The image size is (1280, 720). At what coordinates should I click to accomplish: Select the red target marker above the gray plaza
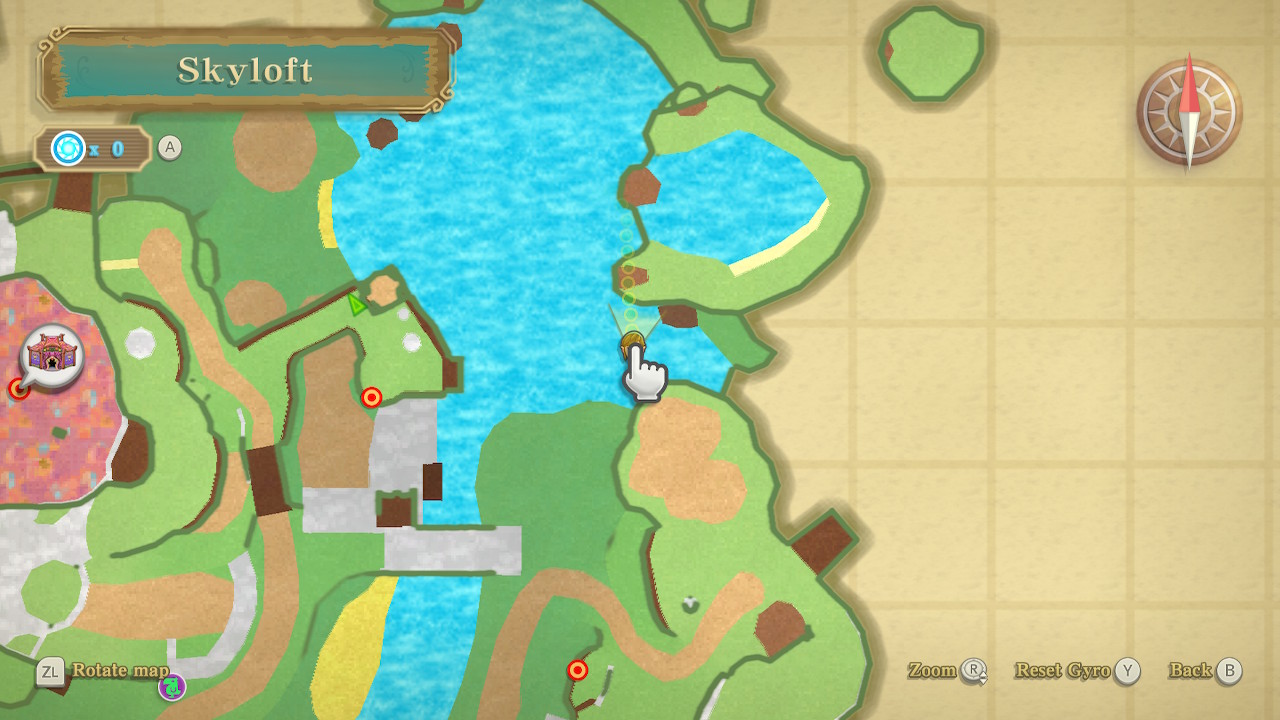[372, 398]
